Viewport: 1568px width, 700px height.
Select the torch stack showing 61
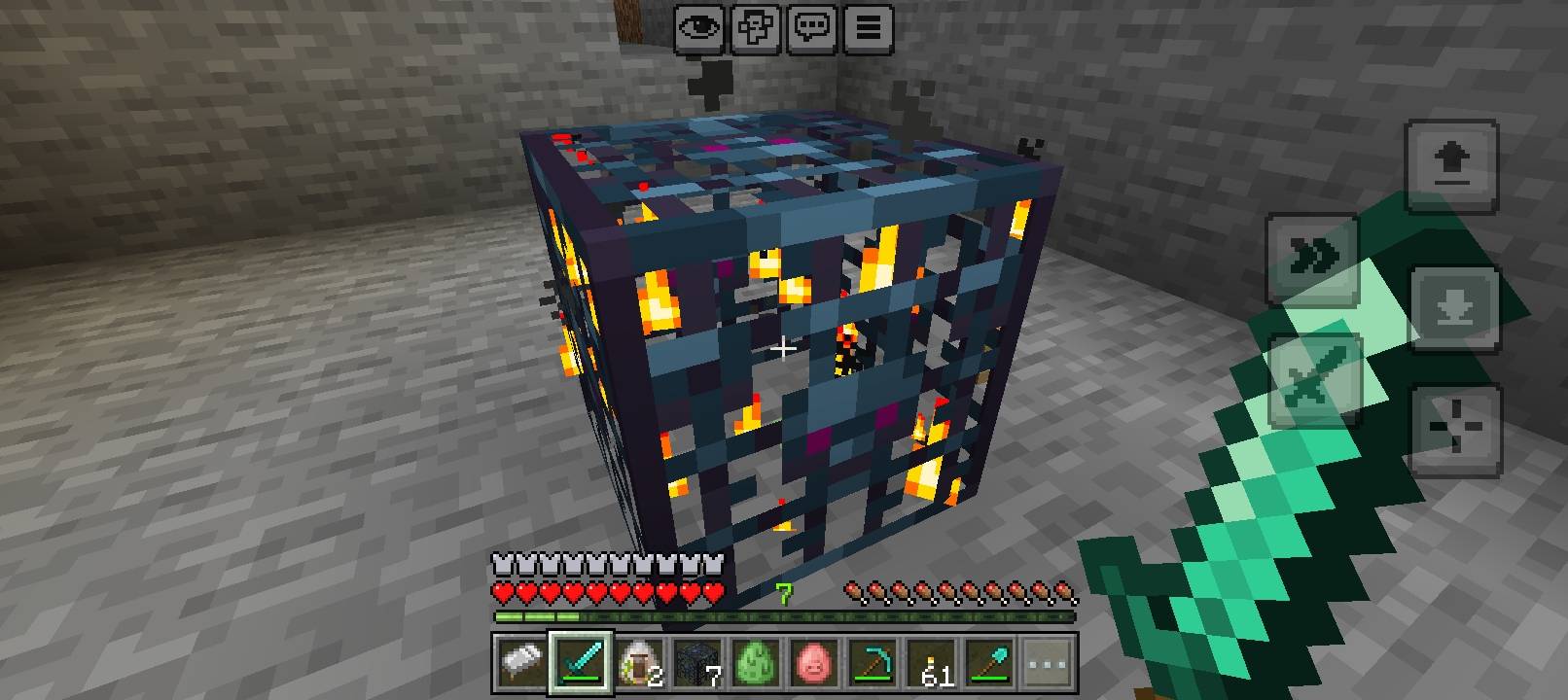(x=932, y=661)
